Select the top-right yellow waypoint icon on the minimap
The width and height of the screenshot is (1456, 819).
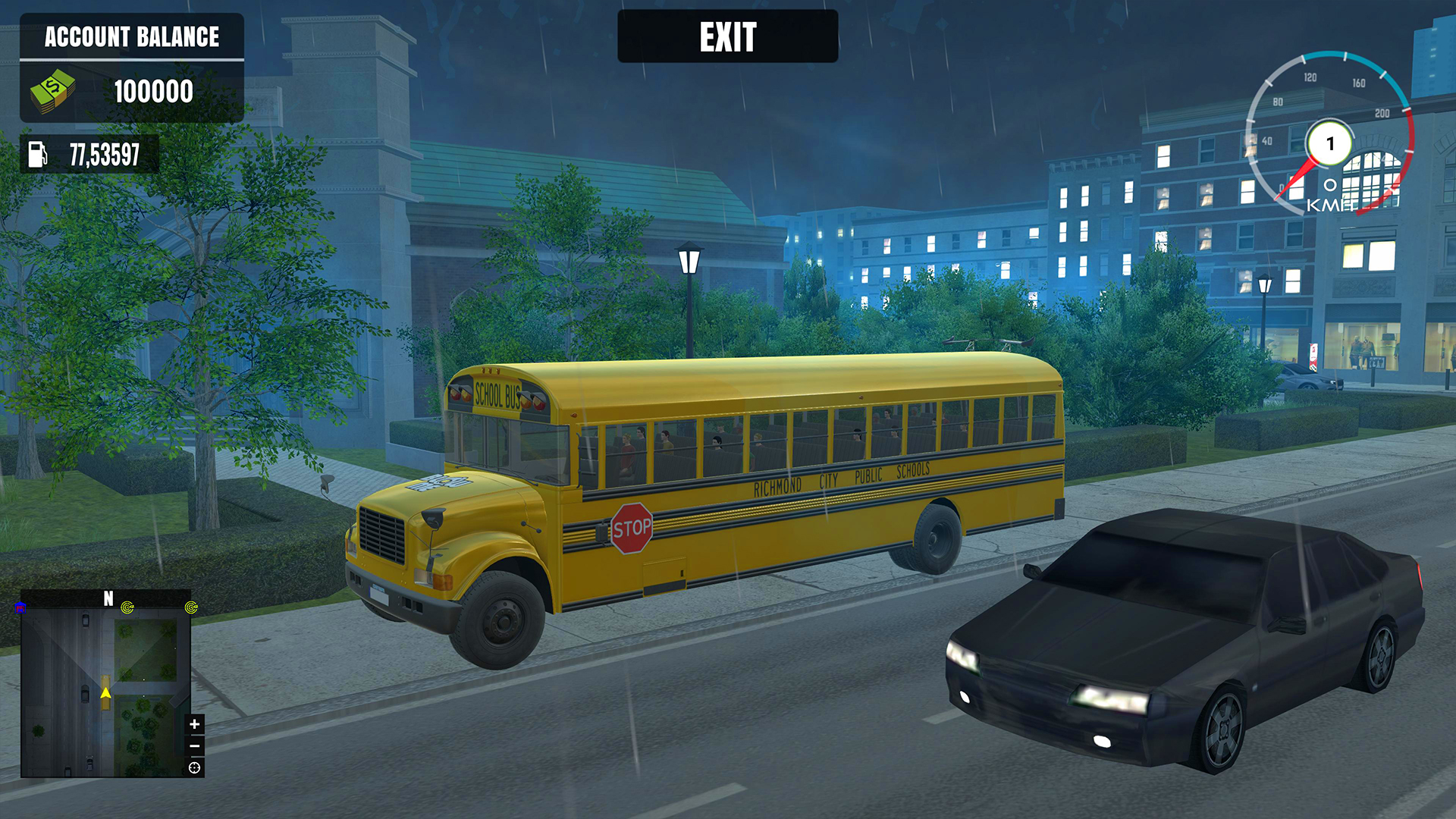[190, 607]
